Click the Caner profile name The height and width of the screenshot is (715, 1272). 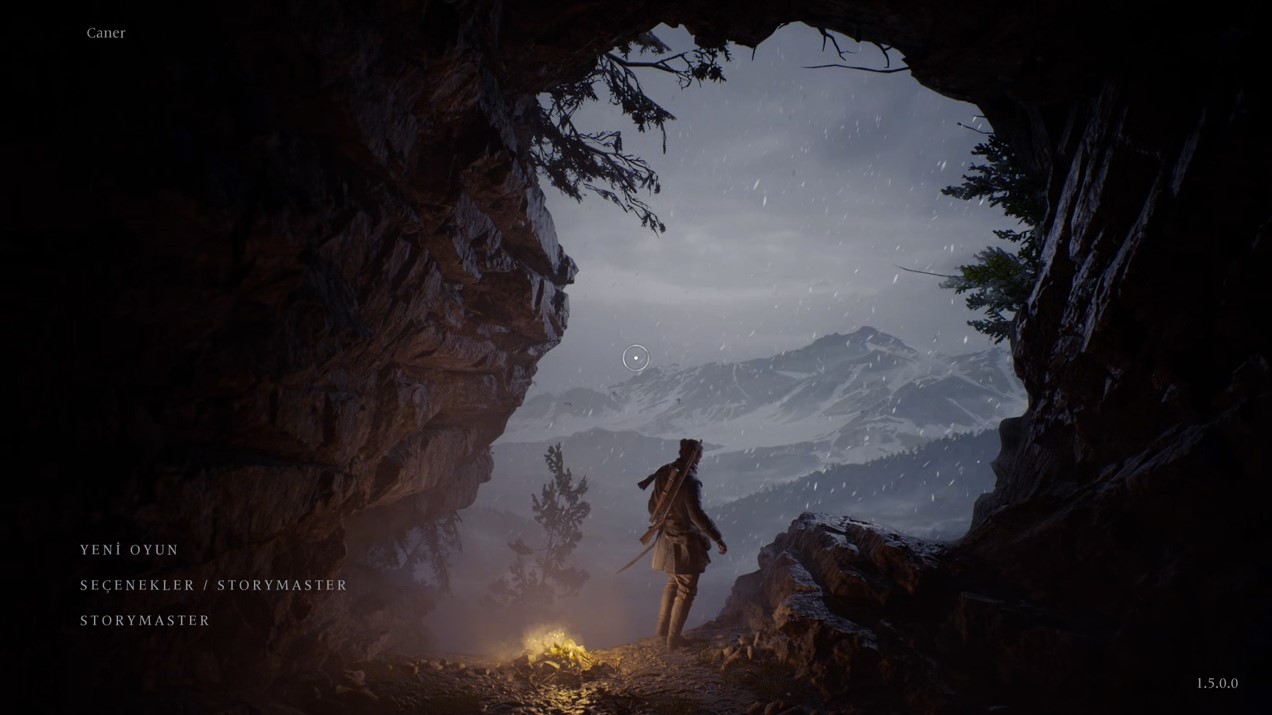pos(106,33)
